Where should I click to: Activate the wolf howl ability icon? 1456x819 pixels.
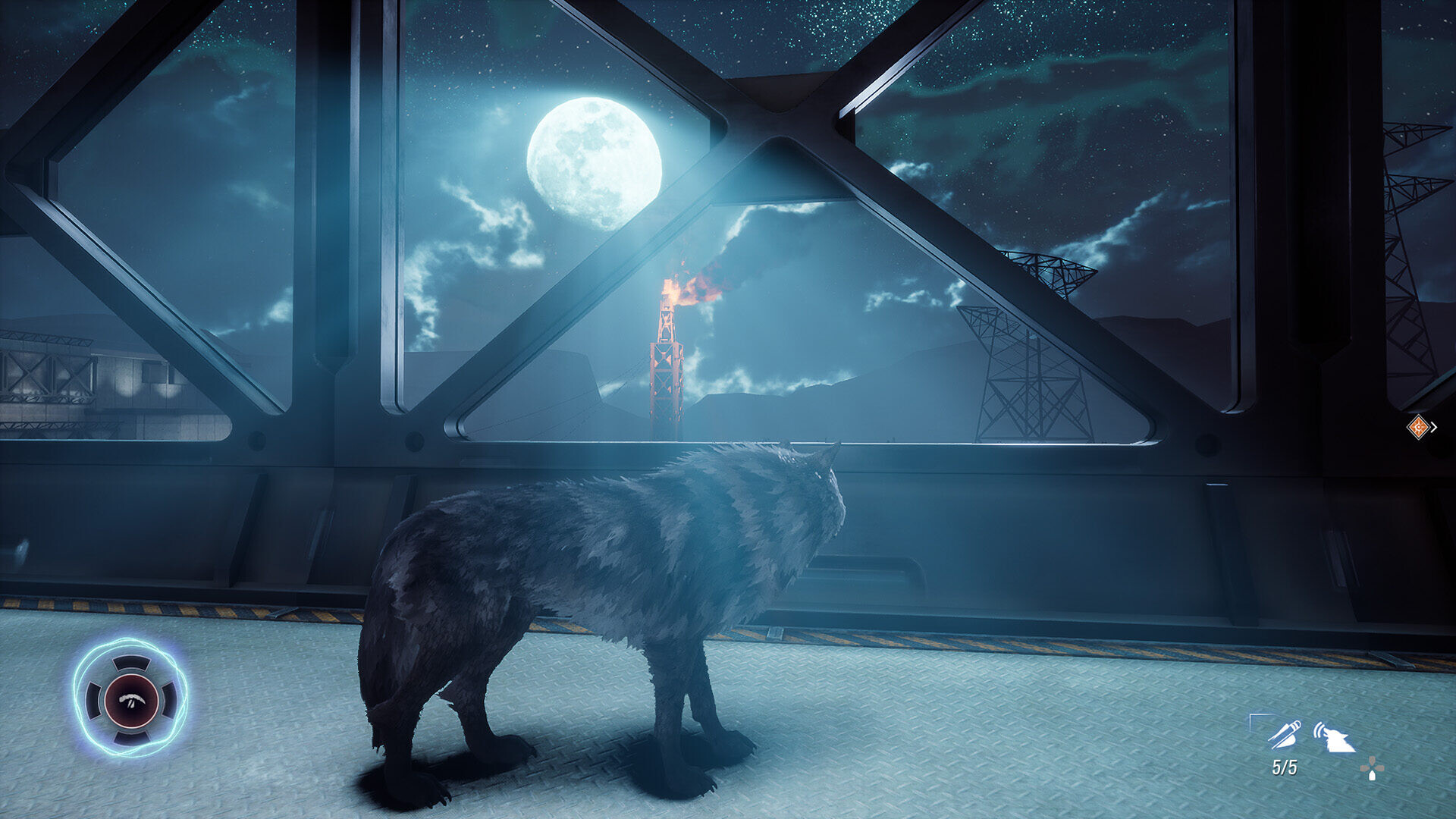click(x=1335, y=737)
